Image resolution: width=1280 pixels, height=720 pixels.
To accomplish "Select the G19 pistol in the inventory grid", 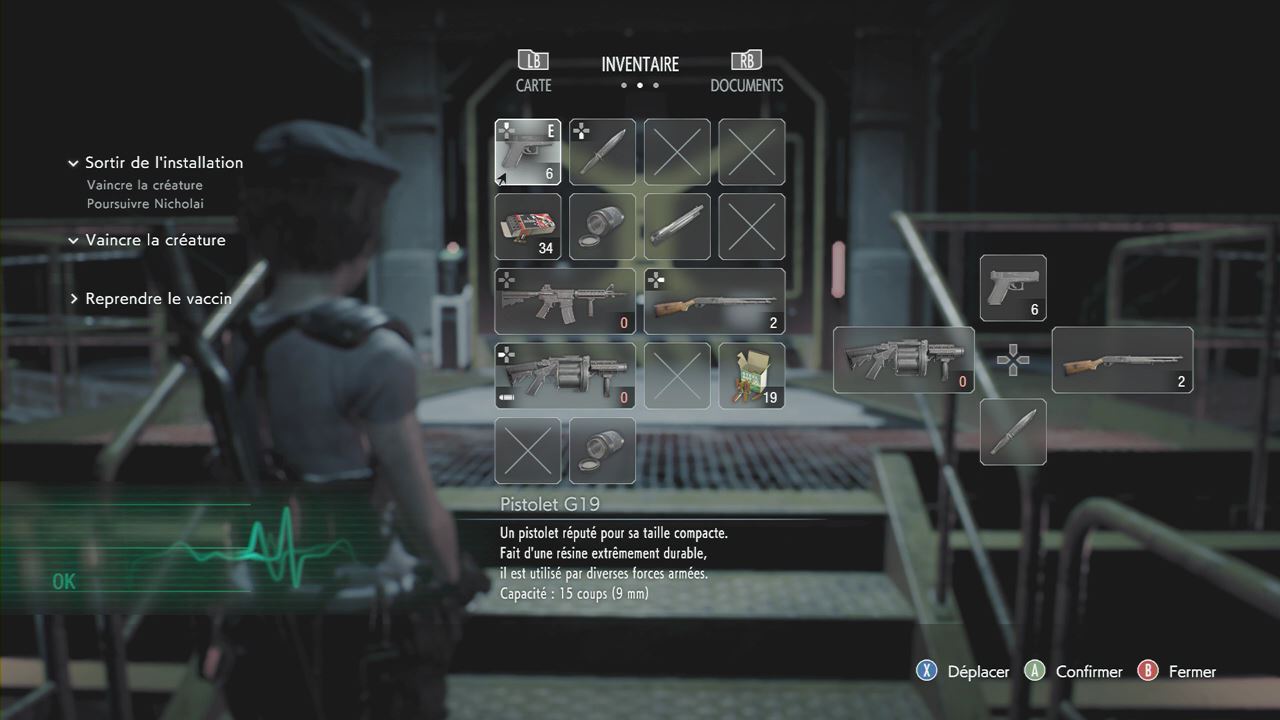I will tap(528, 152).
